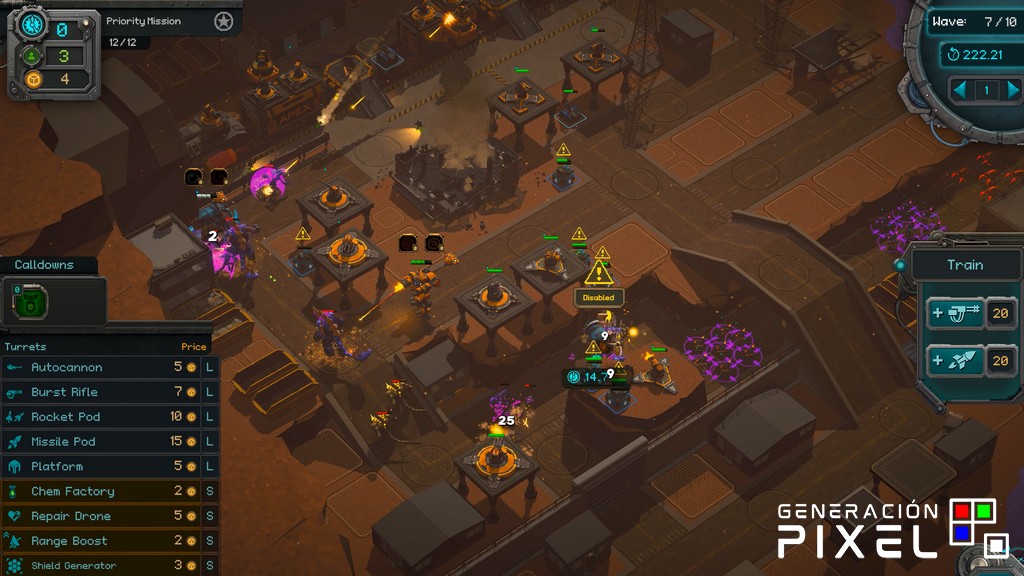This screenshot has width=1024, height=576.
Task: Choose the Burst Rifle turret
Action: [66, 392]
